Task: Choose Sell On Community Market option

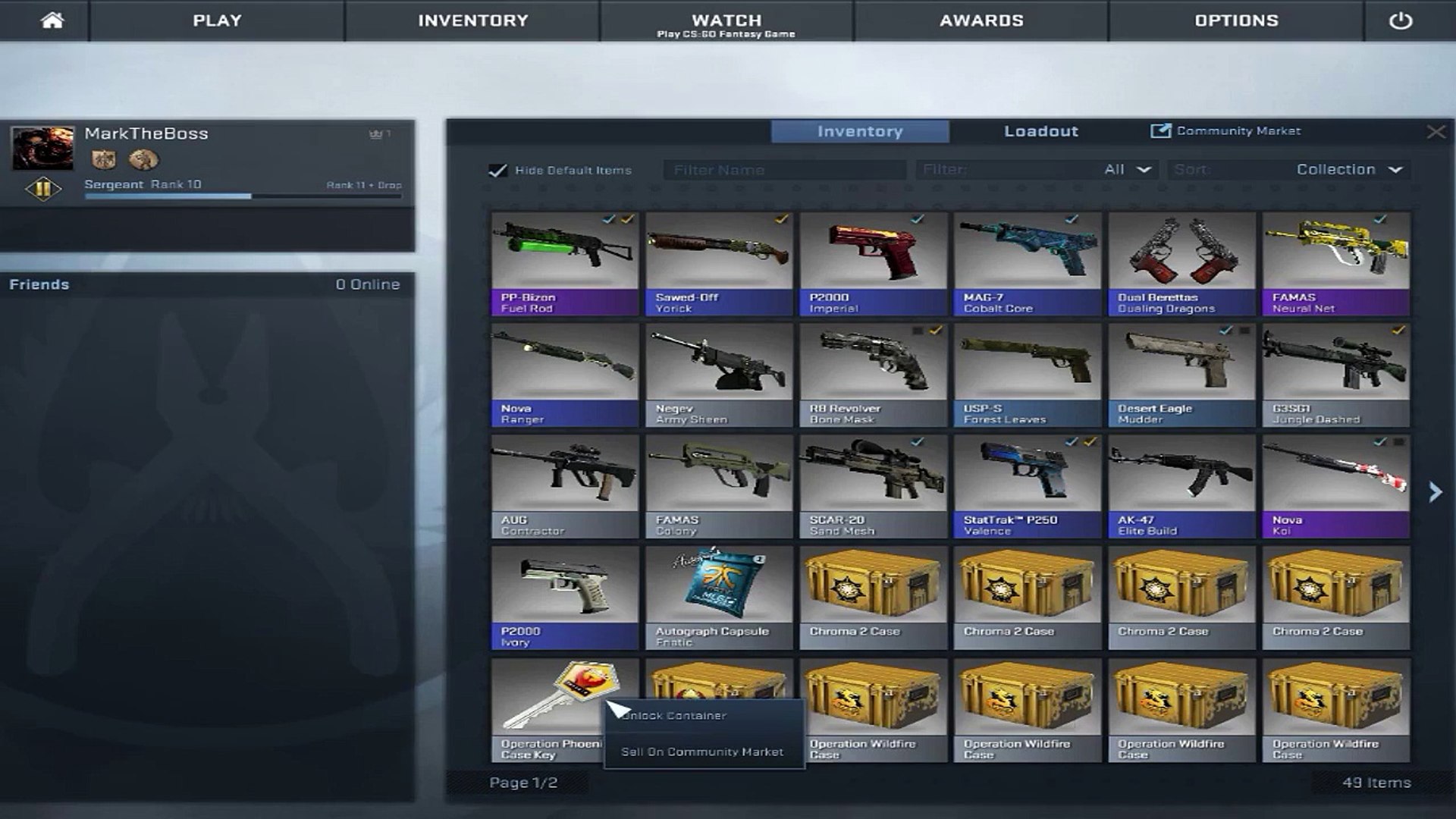Action: (x=702, y=752)
